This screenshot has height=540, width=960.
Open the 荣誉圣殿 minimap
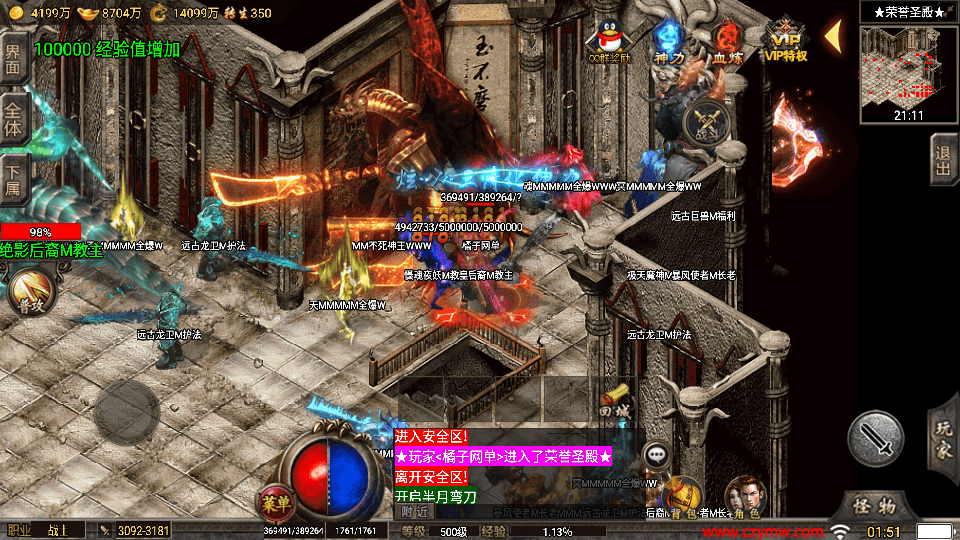[x=909, y=64]
